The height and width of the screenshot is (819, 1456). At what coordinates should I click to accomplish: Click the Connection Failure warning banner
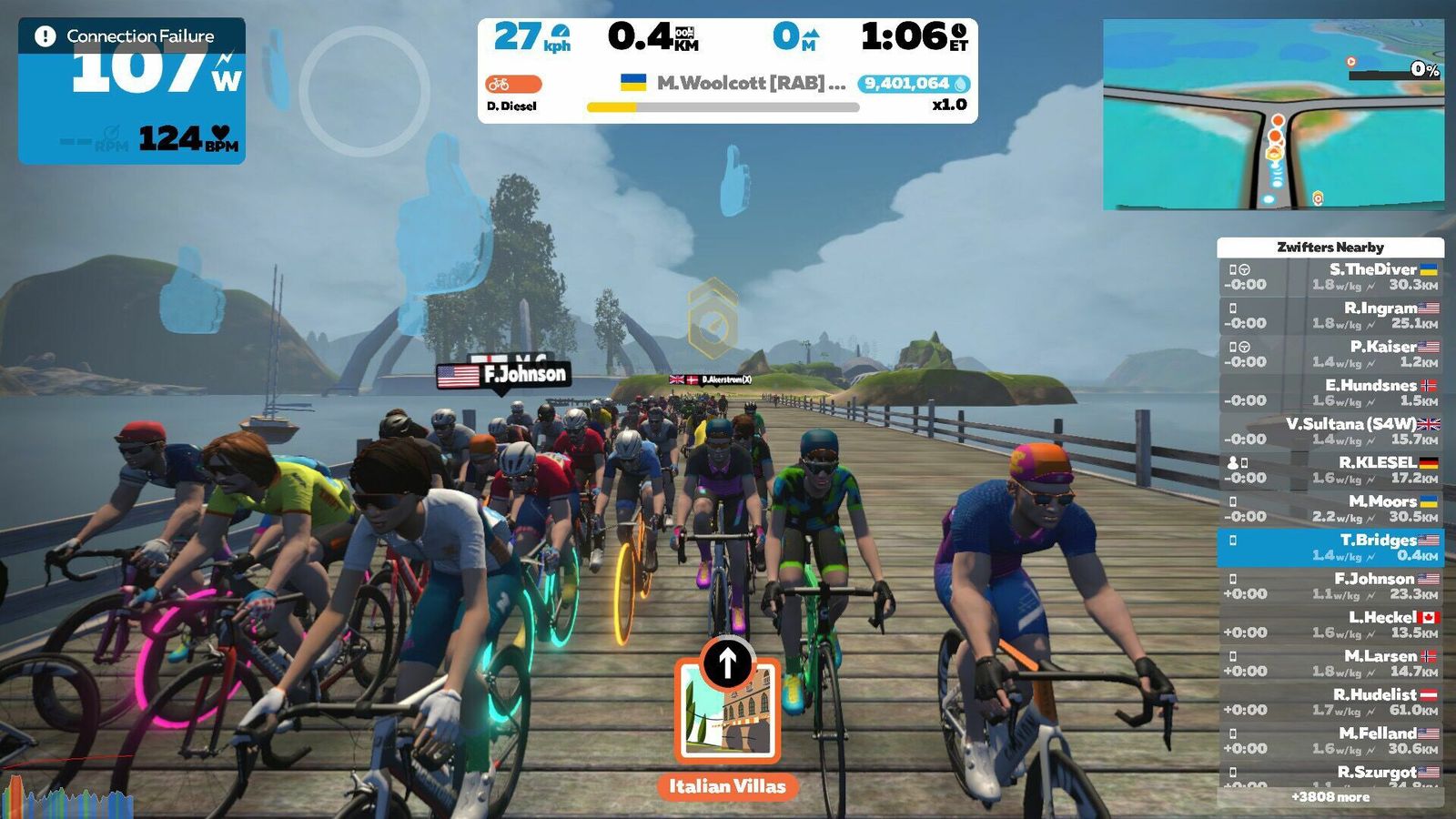131,36
